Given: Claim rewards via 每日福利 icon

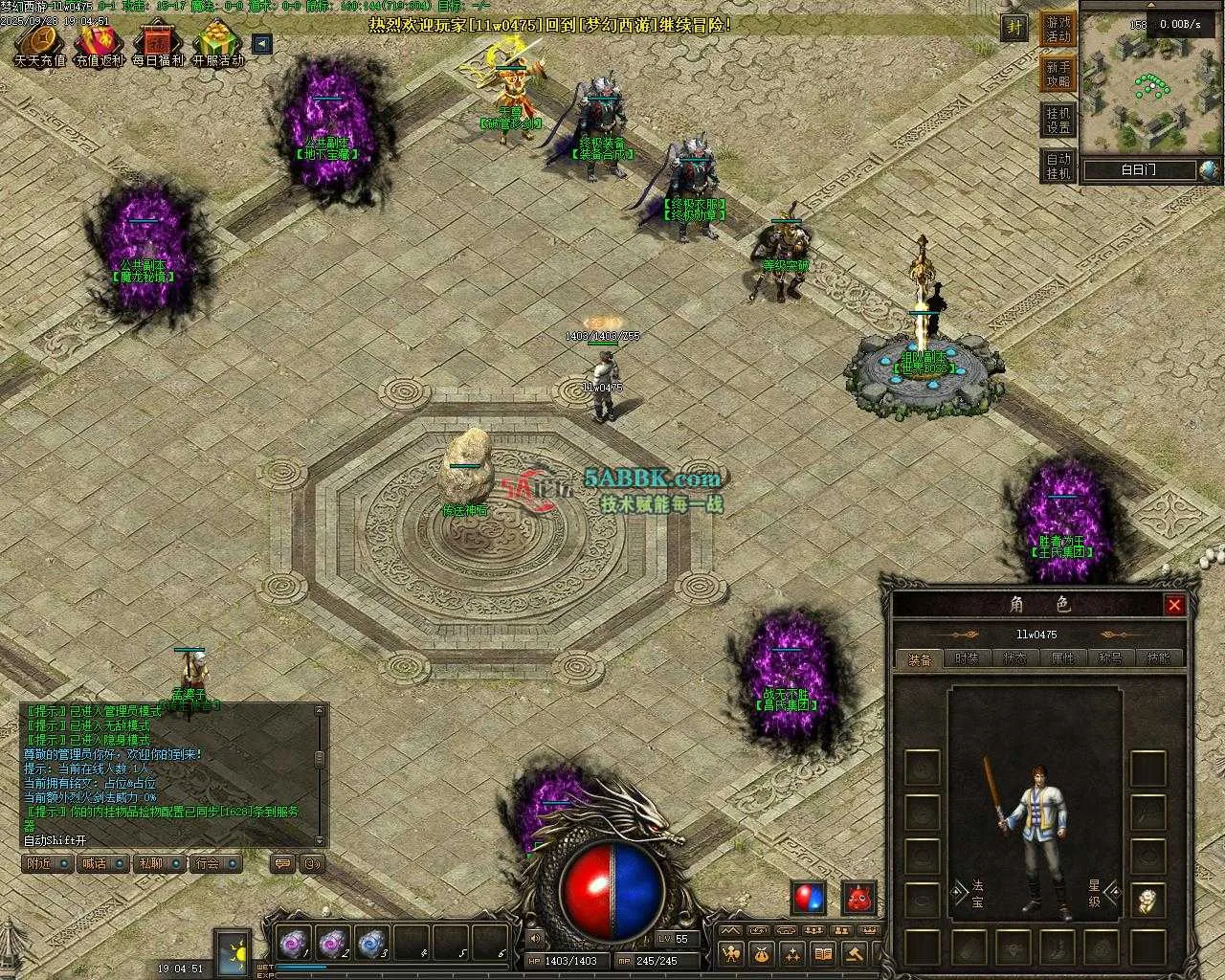Looking at the screenshot, I should 158,44.
